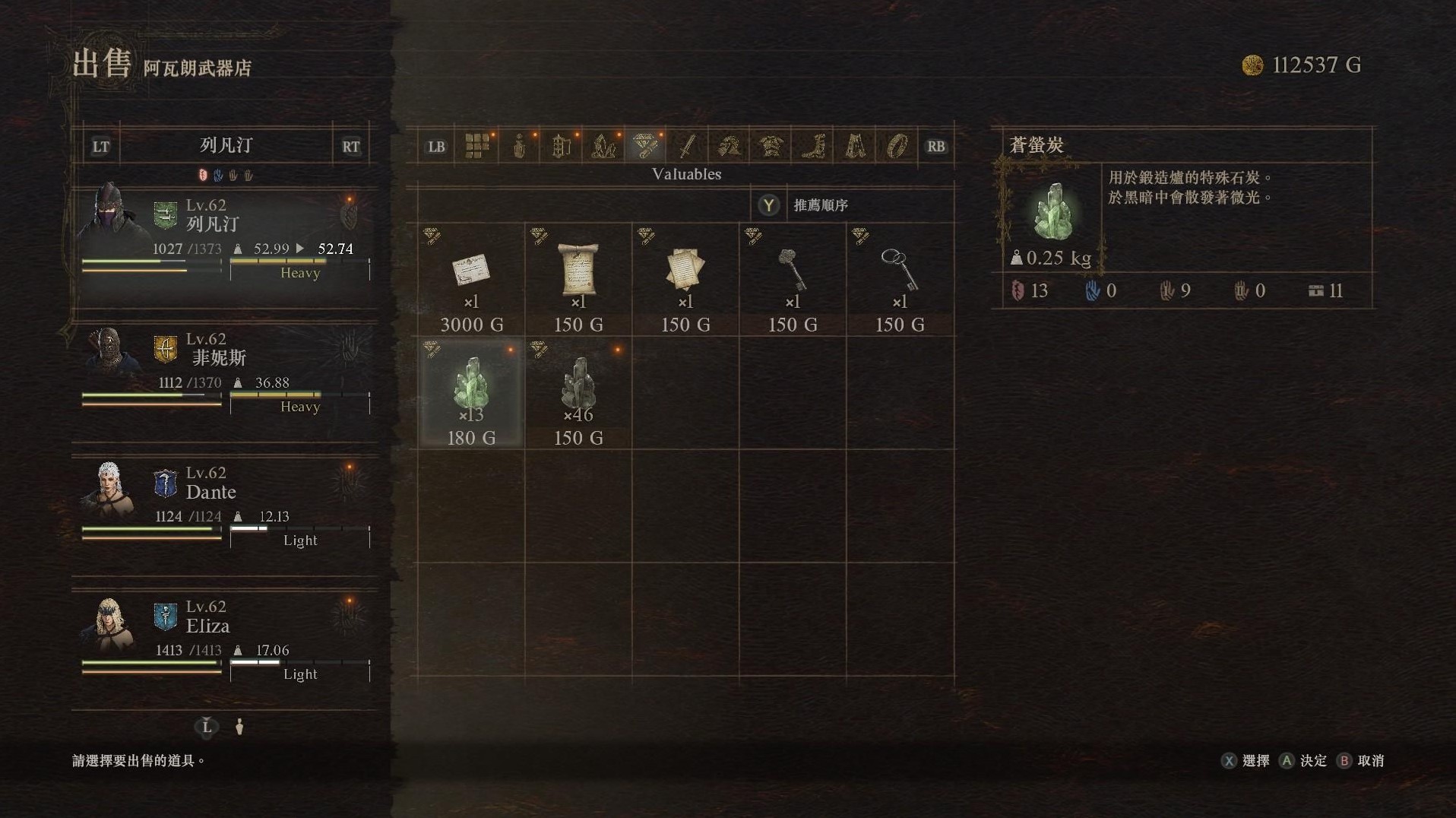
Task: Show the helmet armor category tab
Action: point(729,146)
